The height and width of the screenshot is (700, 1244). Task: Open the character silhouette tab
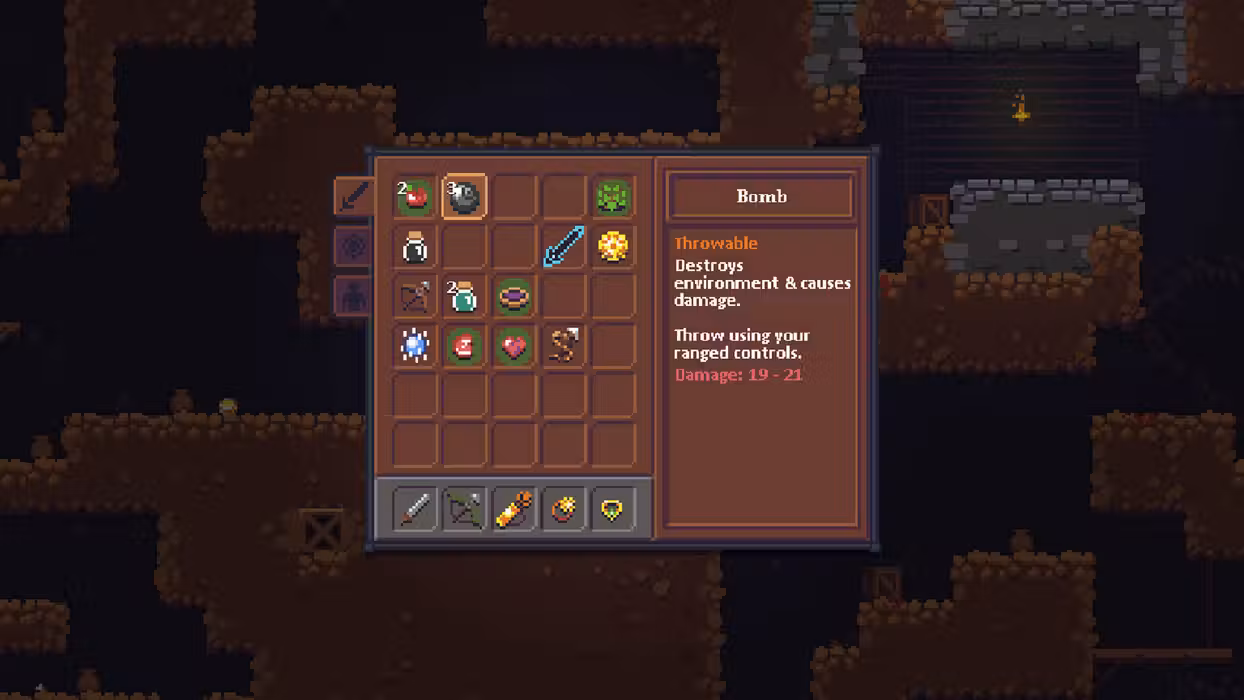point(353,297)
